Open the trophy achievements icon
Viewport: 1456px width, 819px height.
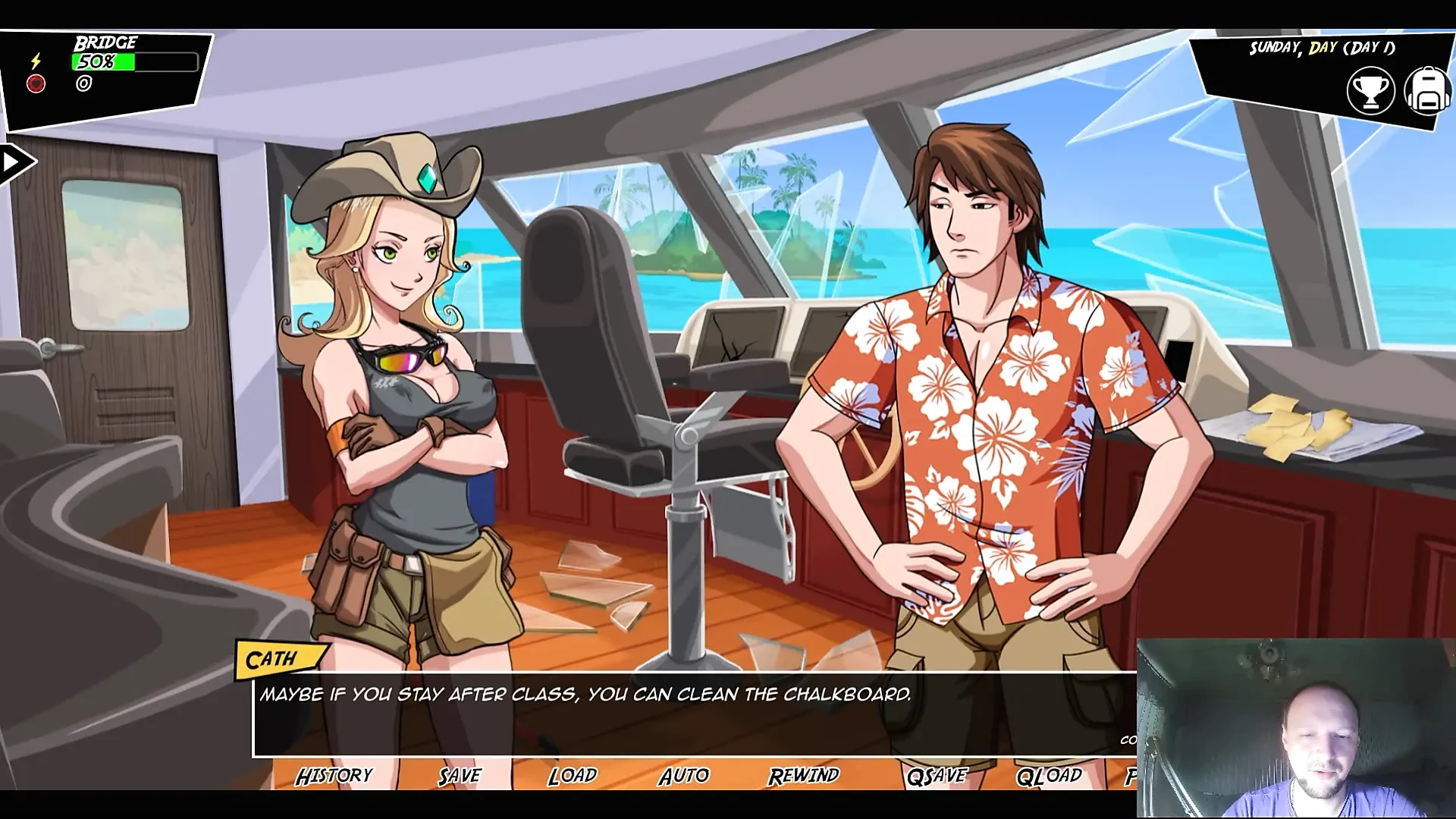pyautogui.click(x=1370, y=91)
